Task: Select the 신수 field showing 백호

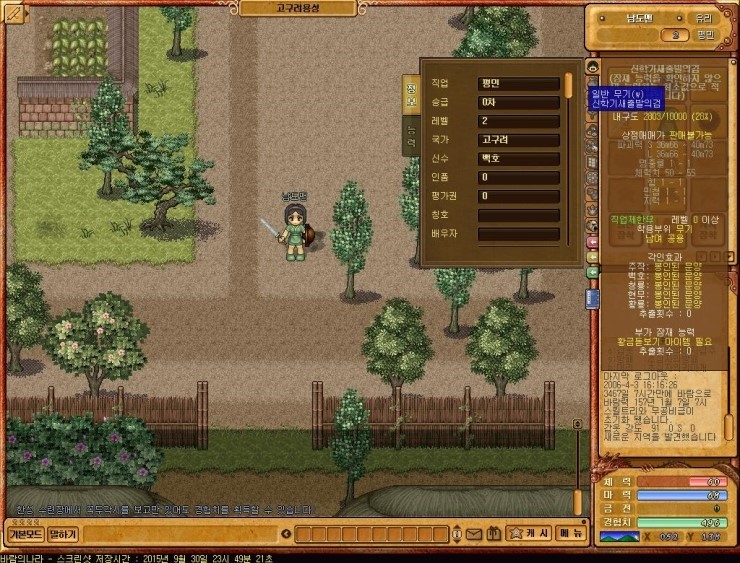Action: [x=517, y=159]
